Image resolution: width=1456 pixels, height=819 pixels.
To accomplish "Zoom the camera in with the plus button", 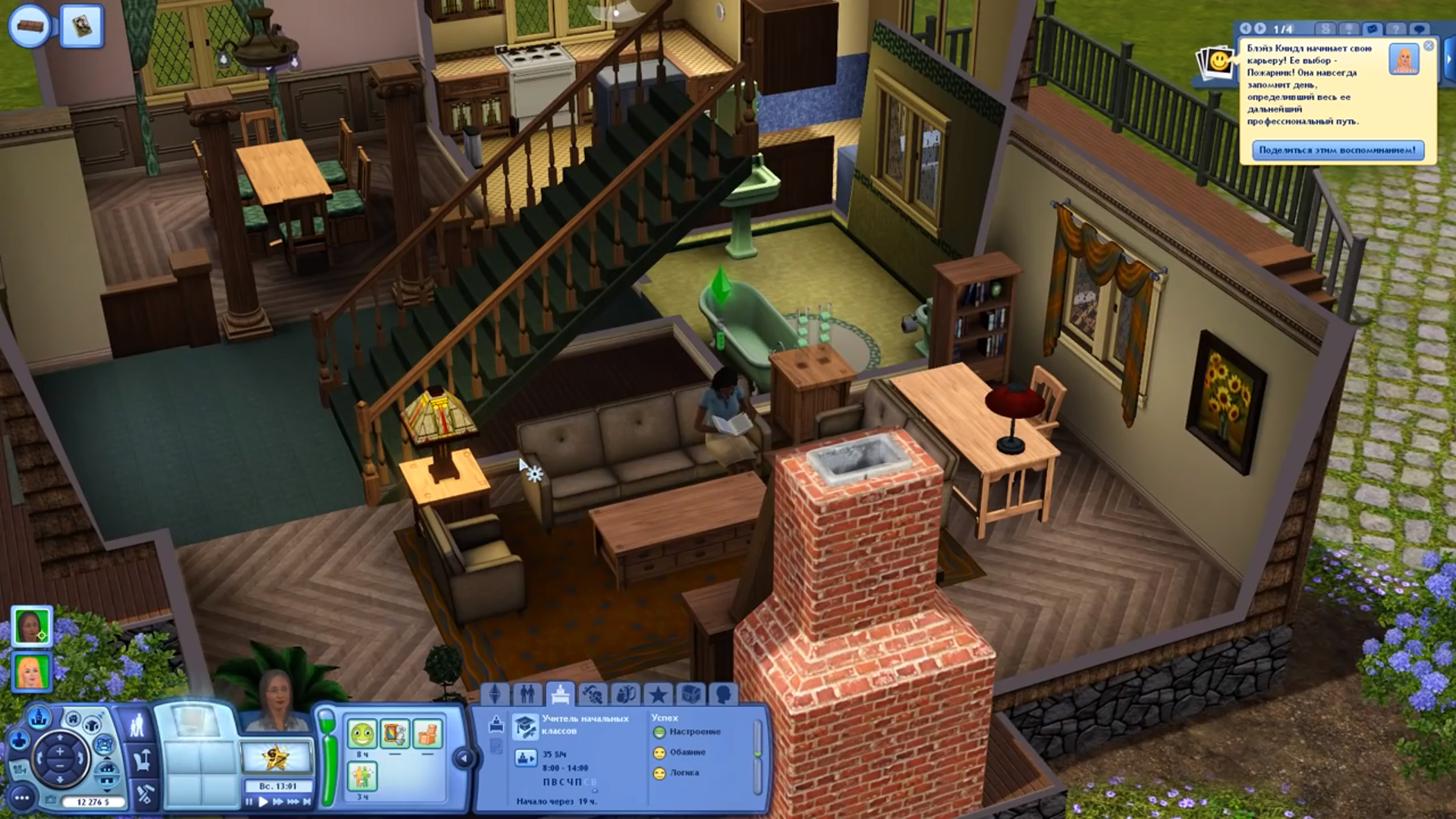I will point(60,751).
